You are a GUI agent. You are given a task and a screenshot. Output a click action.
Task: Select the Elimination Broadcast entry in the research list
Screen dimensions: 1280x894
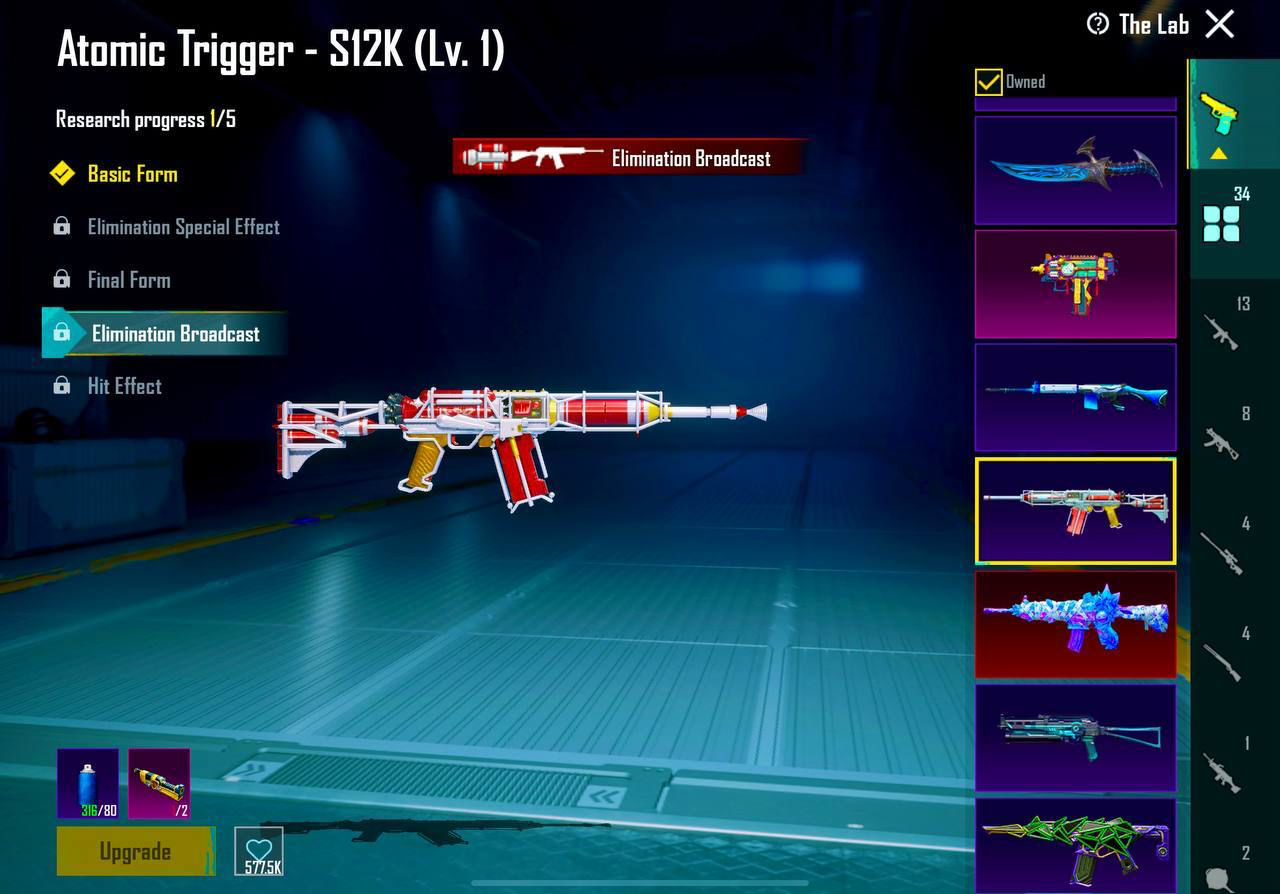[x=175, y=334]
